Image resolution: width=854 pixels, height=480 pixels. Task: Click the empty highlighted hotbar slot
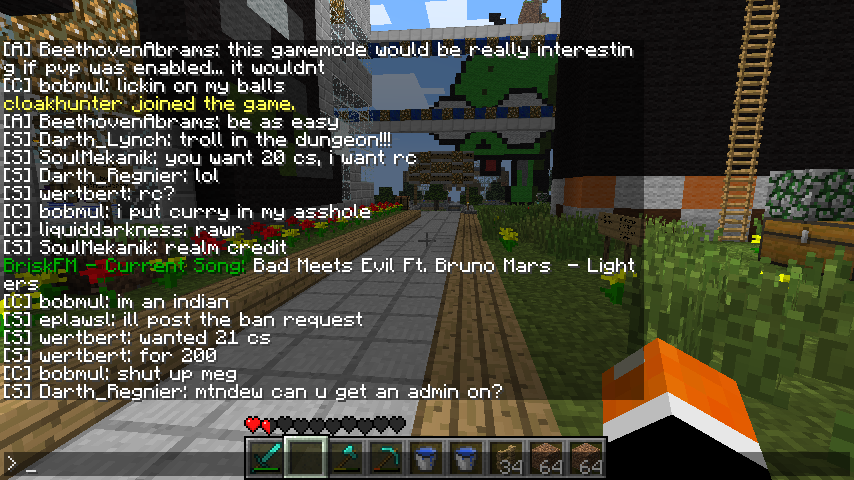click(306, 459)
